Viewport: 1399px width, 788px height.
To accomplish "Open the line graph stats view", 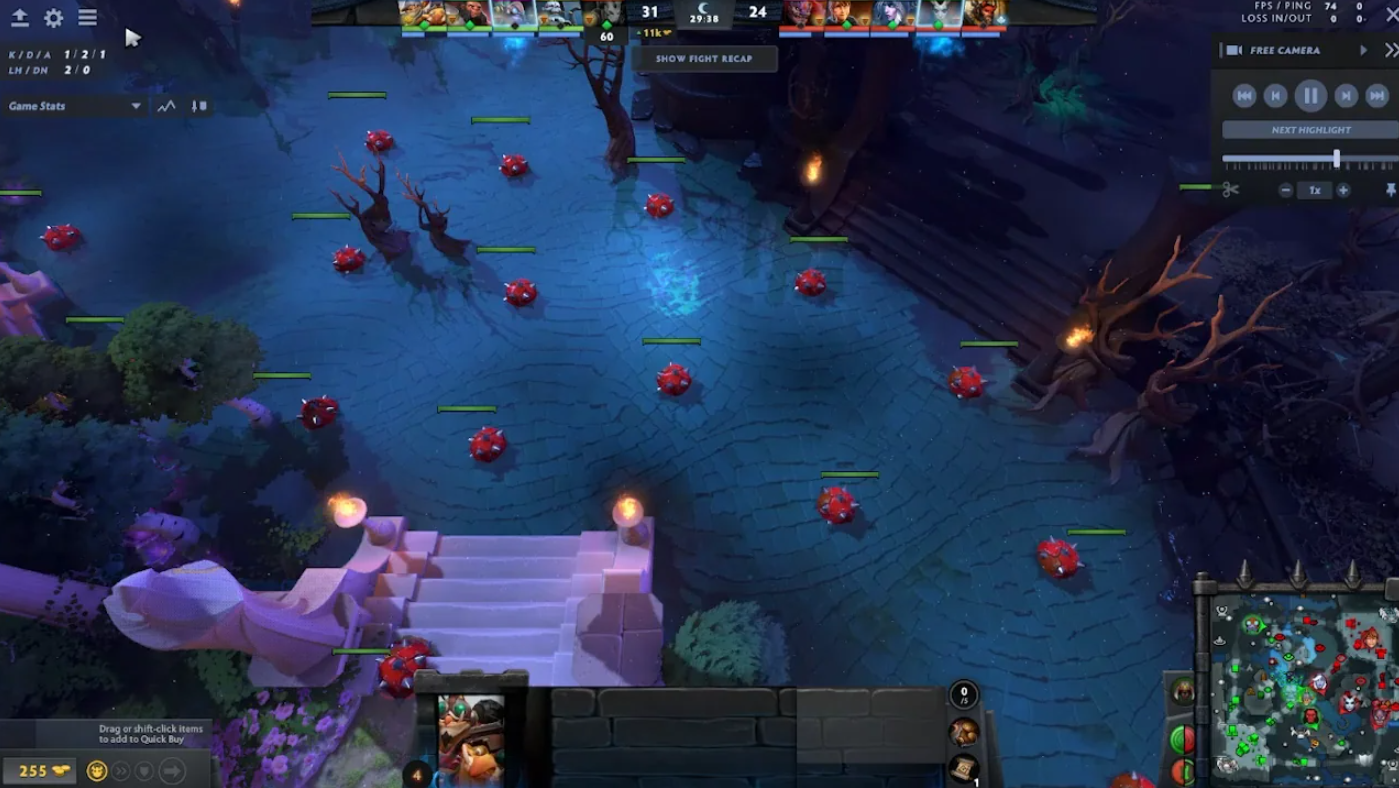I will [167, 106].
